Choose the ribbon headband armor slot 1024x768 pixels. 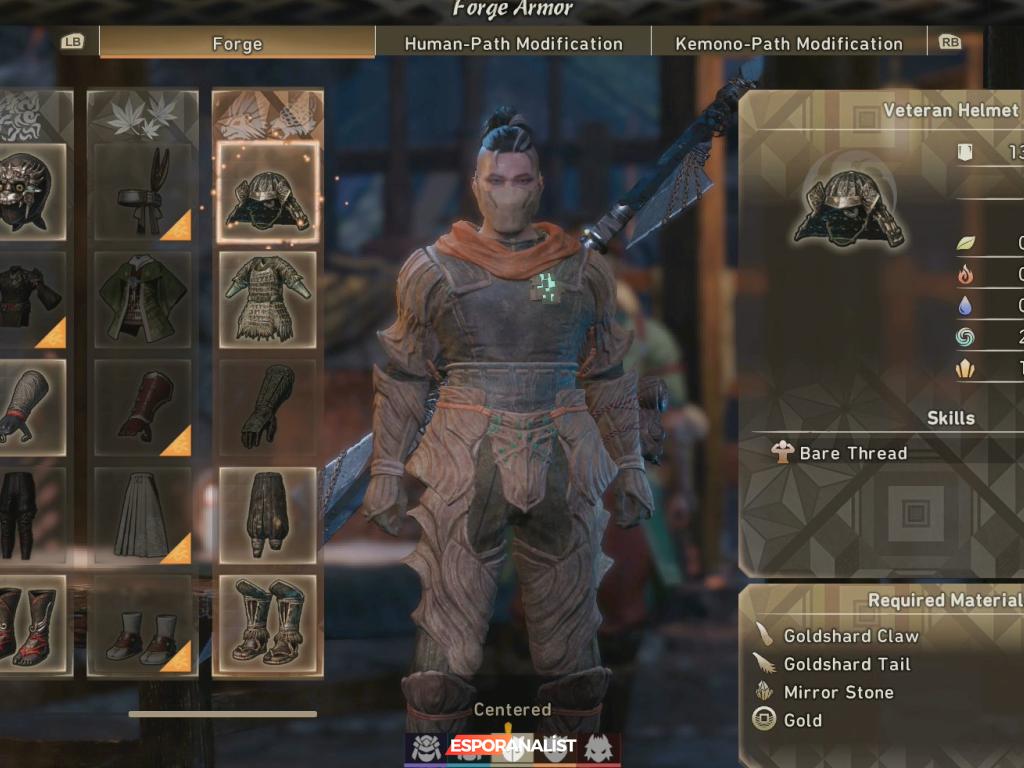click(x=142, y=192)
